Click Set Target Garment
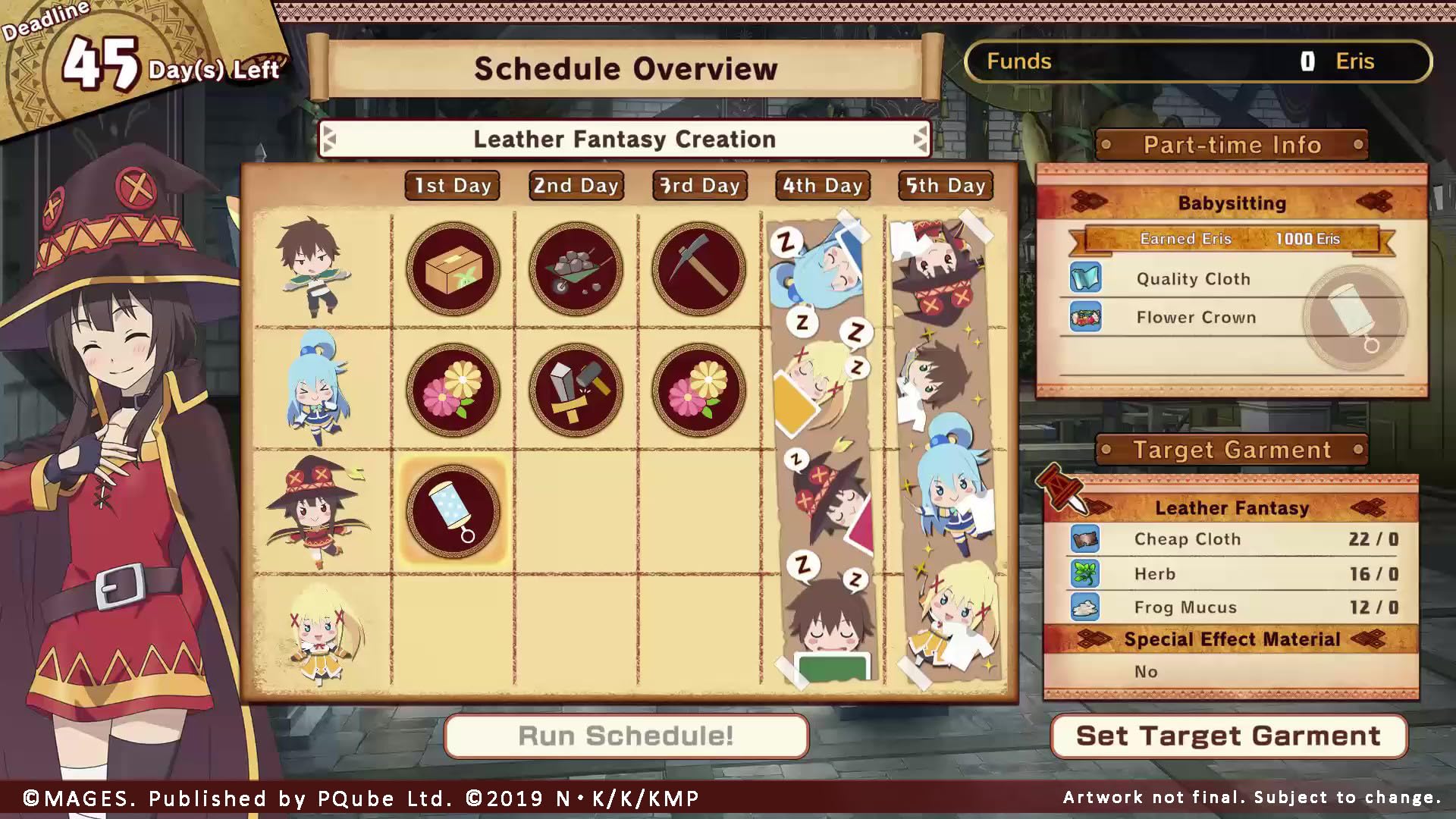Viewport: 1456px width, 819px height. (1228, 735)
